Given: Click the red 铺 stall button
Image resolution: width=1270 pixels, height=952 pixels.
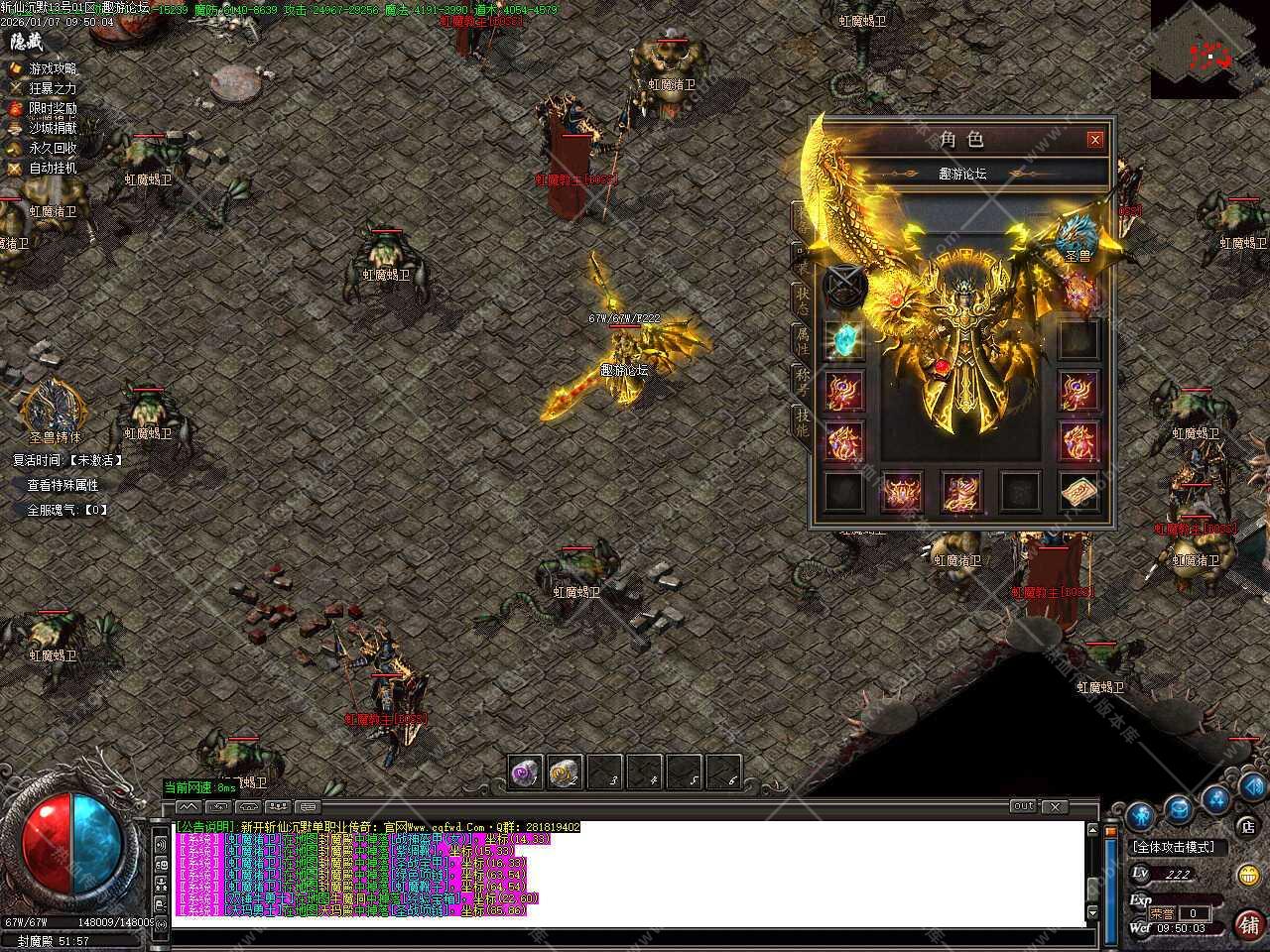Looking at the screenshot, I should pyautogui.click(x=1248, y=924).
